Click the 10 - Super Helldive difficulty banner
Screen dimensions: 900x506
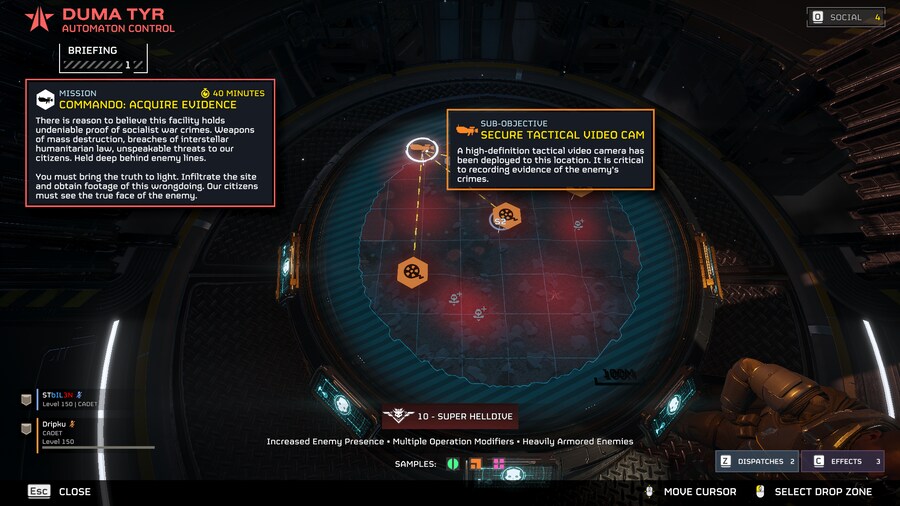click(x=450, y=417)
